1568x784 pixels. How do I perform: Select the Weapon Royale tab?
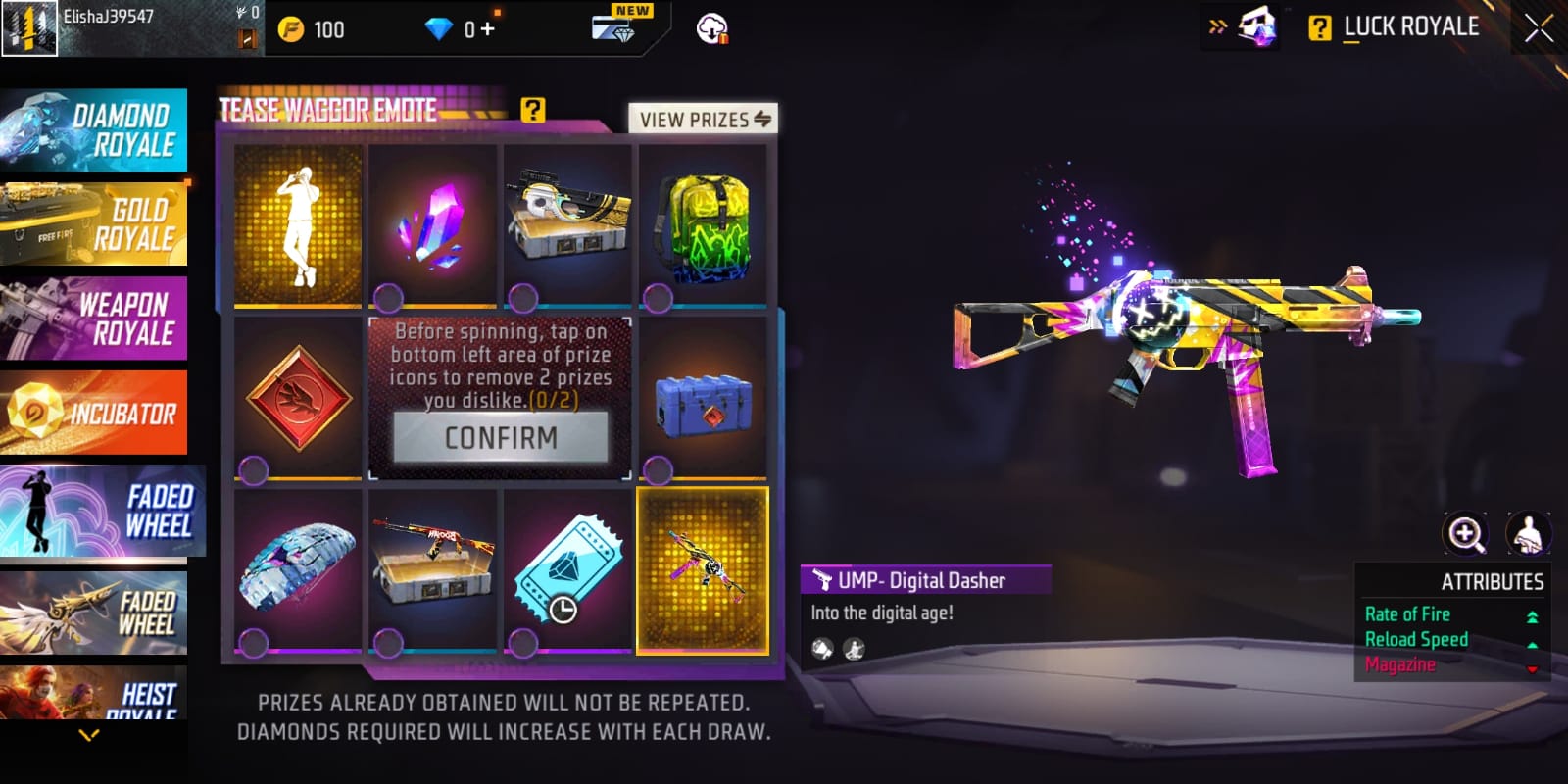point(94,318)
